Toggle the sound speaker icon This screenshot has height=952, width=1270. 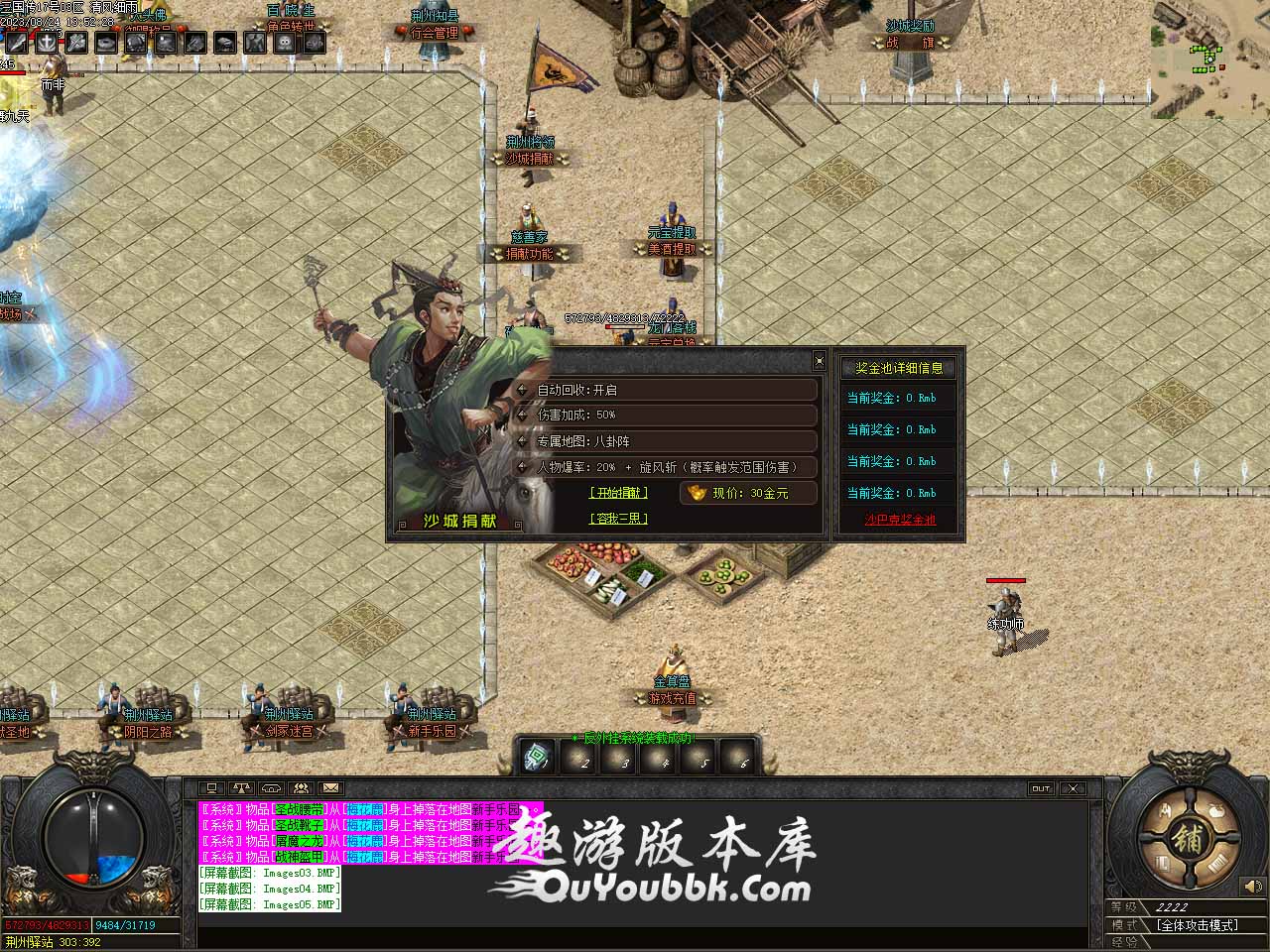(x=1252, y=886)
